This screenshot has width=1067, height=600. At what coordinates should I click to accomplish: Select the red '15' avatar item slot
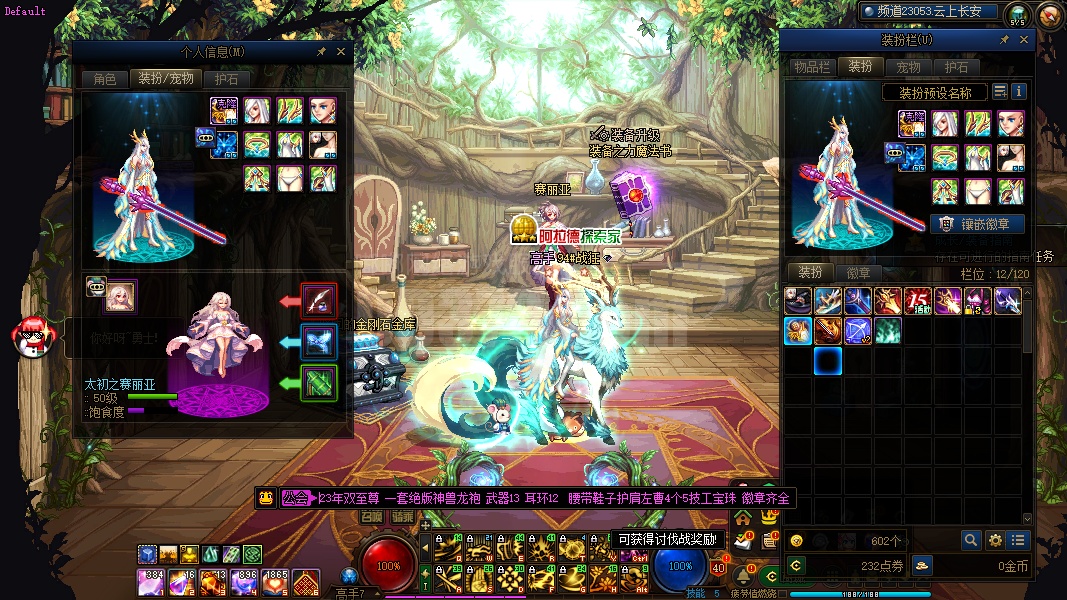point(918,300)
